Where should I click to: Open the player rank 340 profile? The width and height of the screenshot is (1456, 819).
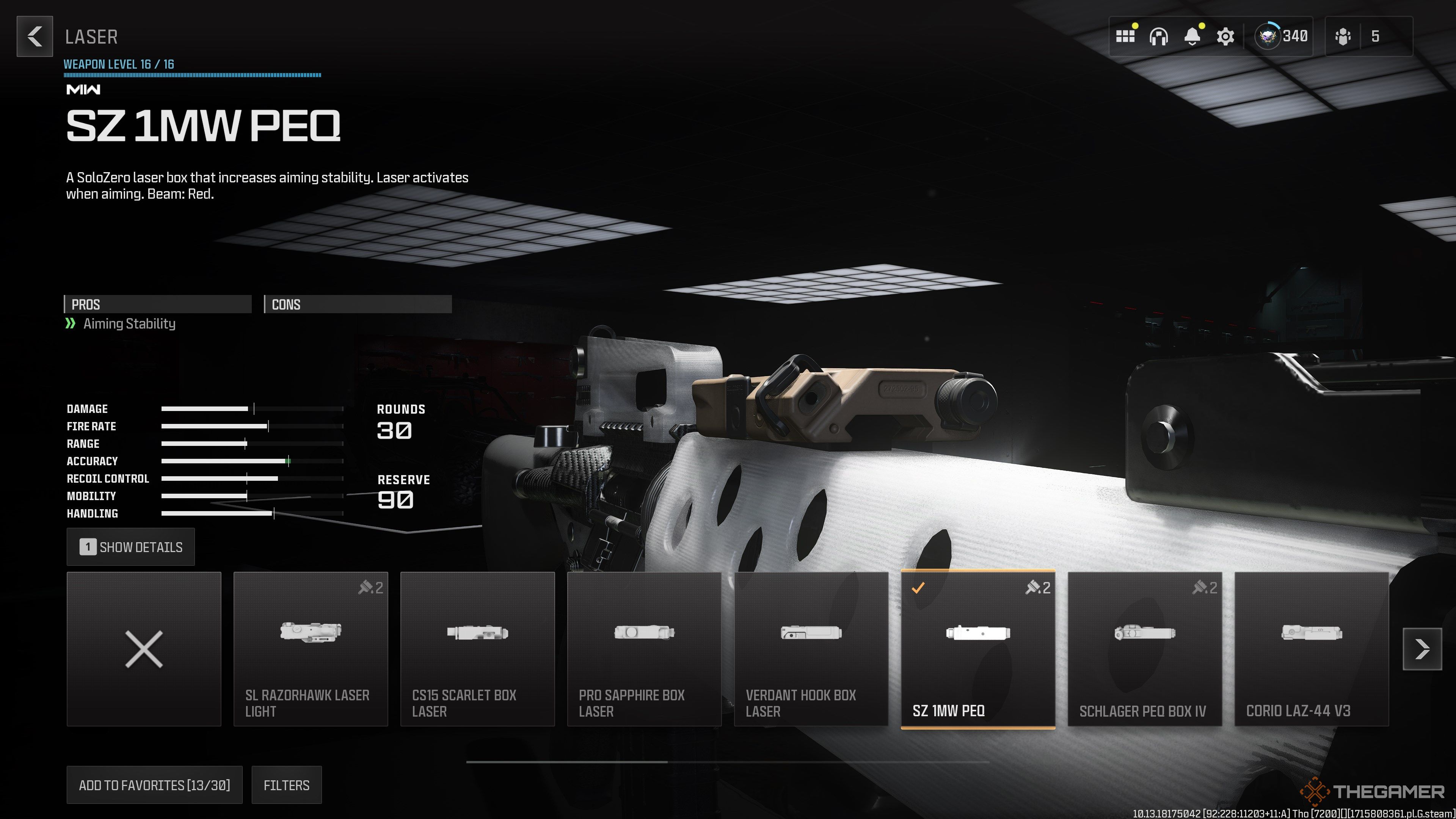point(1281,37)
